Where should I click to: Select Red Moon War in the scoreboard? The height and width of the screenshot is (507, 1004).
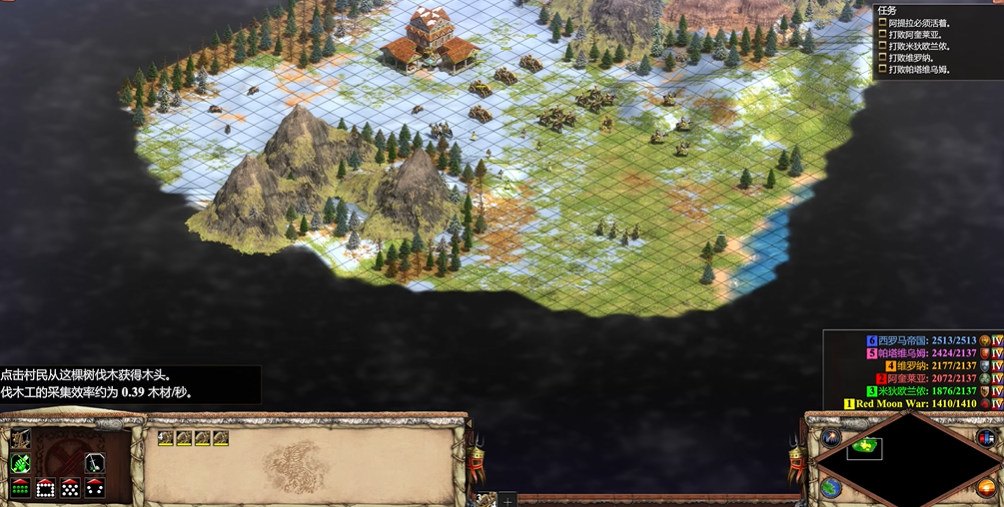click(x=903, y=404)
